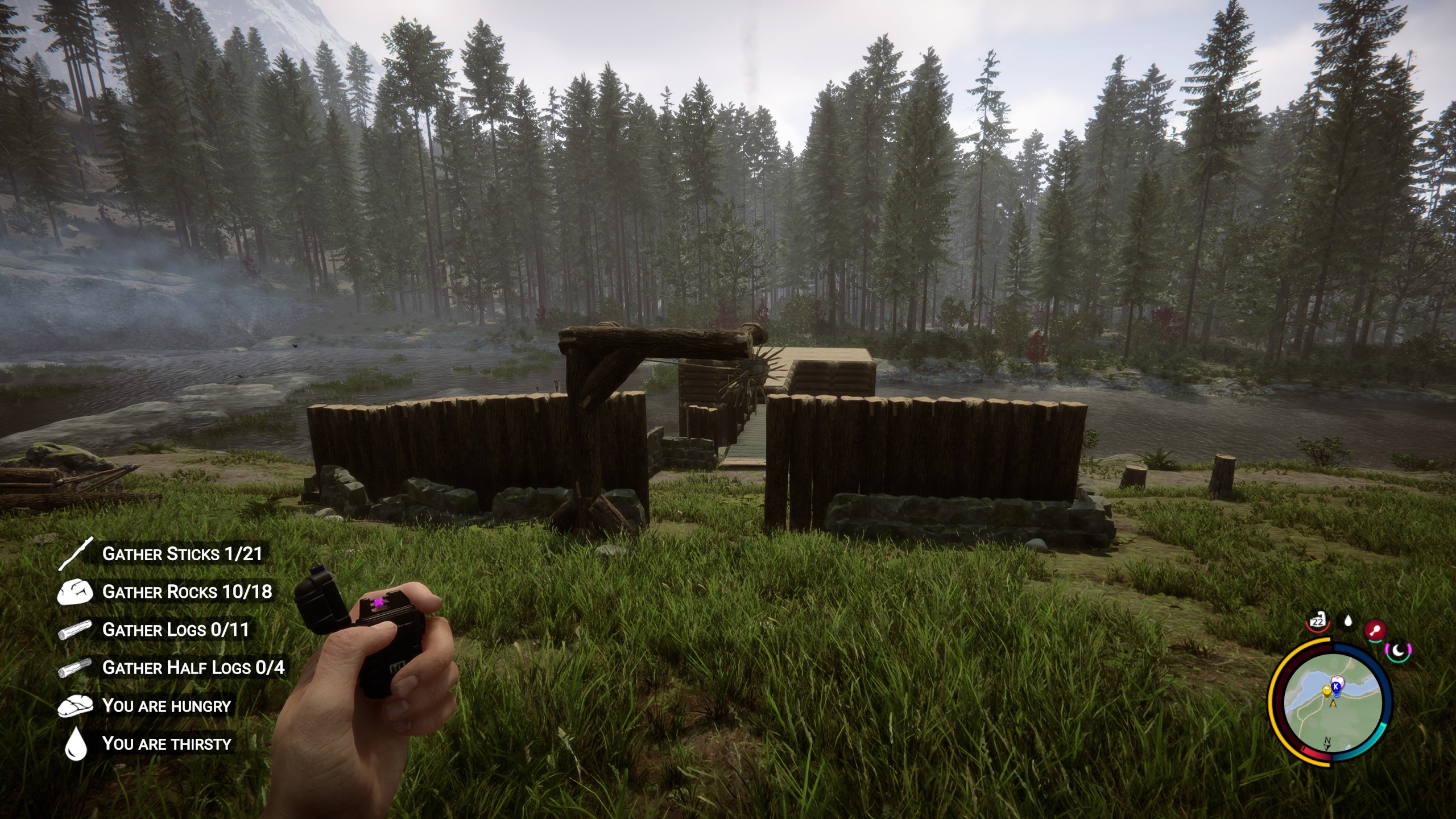Click the yellow flag marker on minimap

click(x=1326, y=691)
